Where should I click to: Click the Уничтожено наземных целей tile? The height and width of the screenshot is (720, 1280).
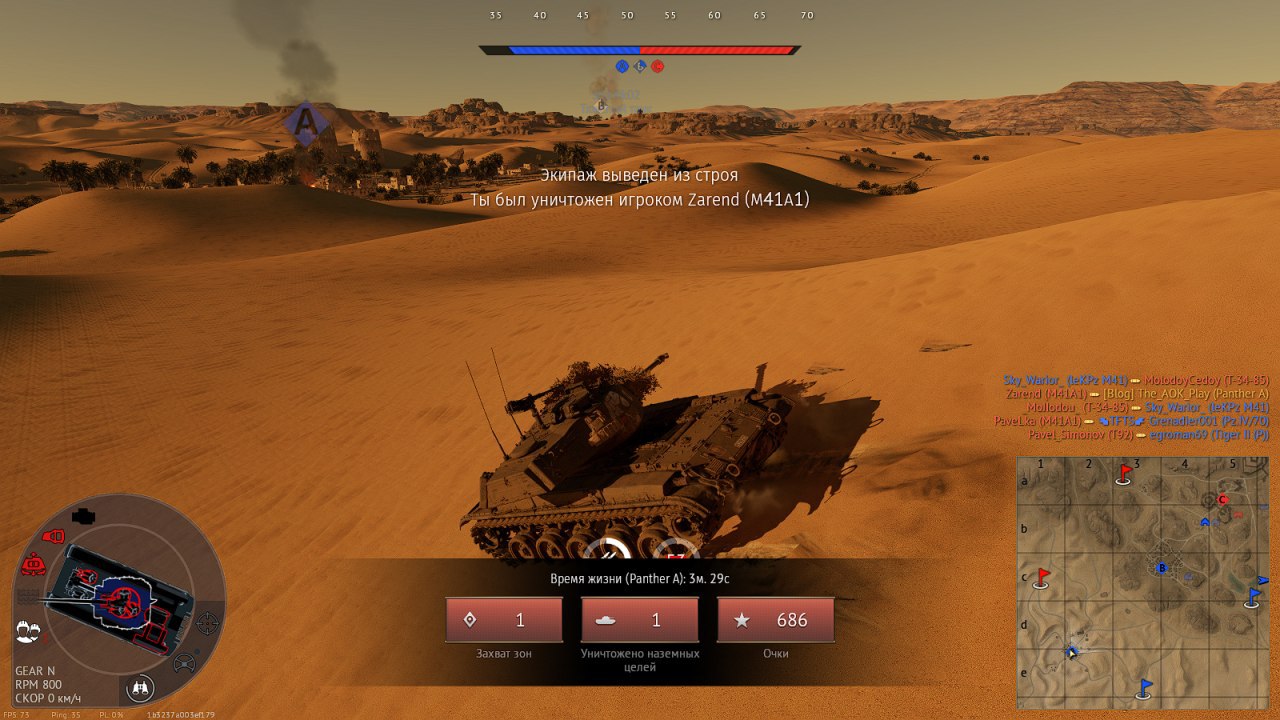click(640, 620)
